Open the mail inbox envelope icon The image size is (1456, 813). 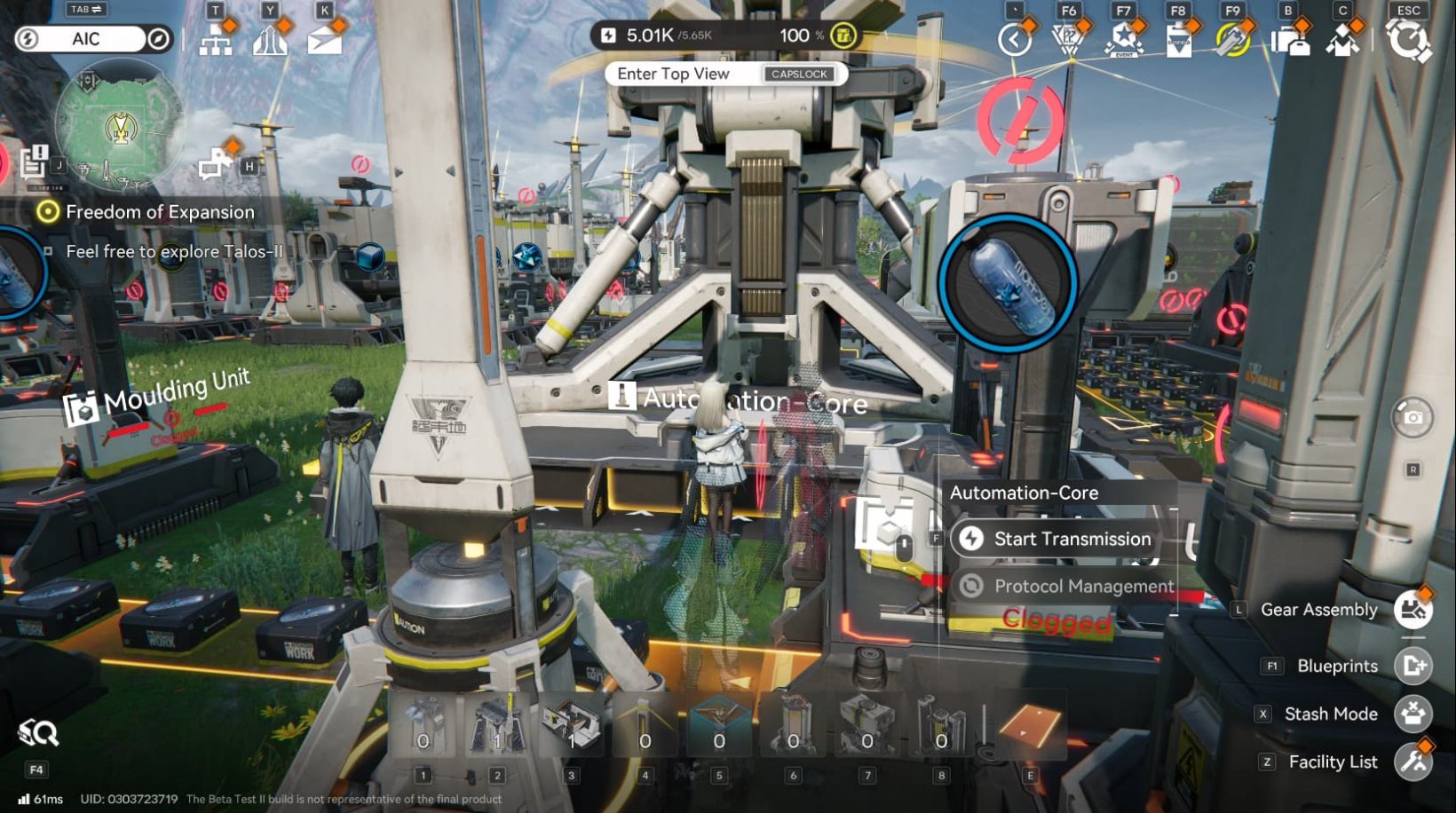(x=326, y=39)
